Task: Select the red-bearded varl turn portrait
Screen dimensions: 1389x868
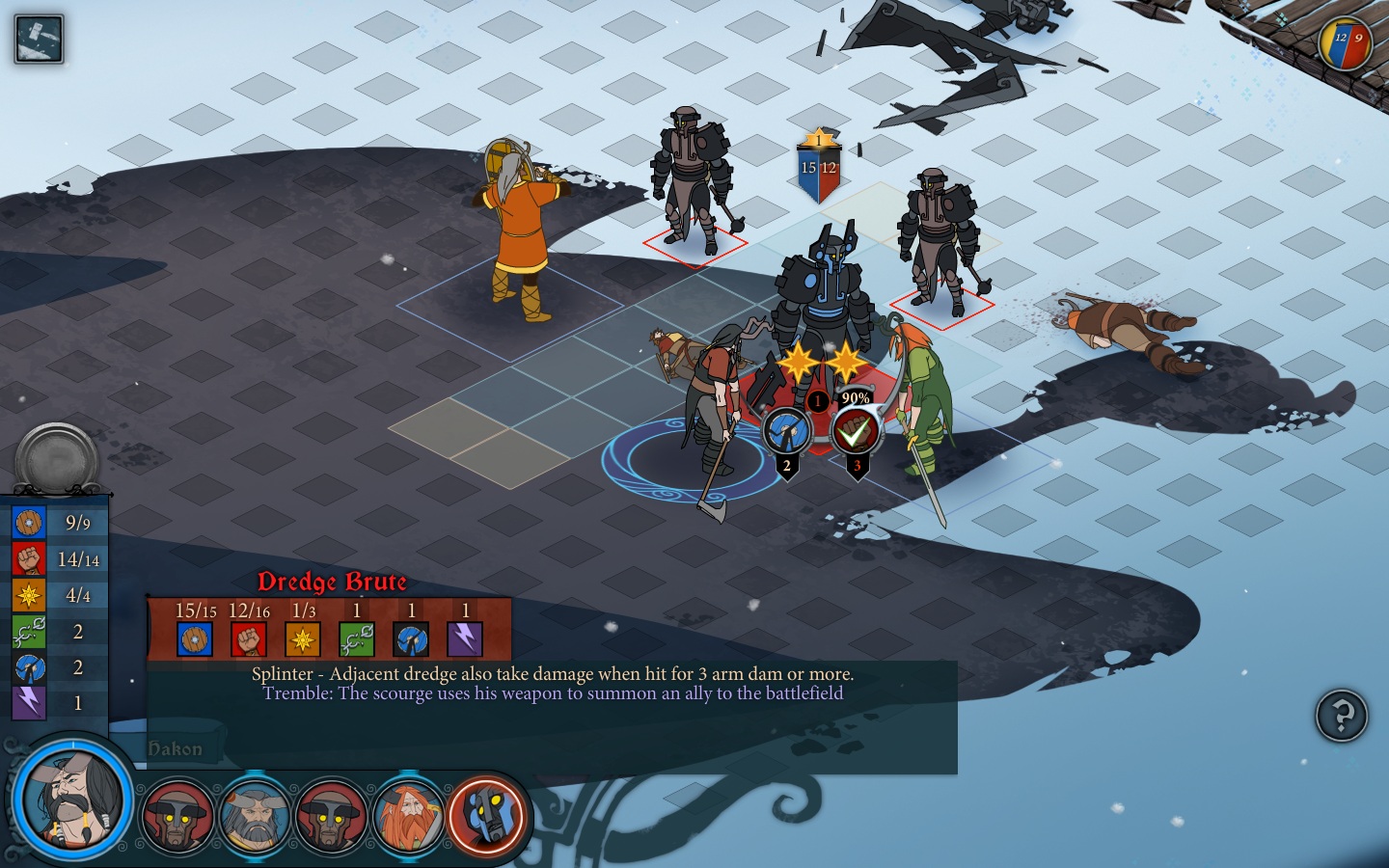Action: pyautogui.click(x=408, y=816)
